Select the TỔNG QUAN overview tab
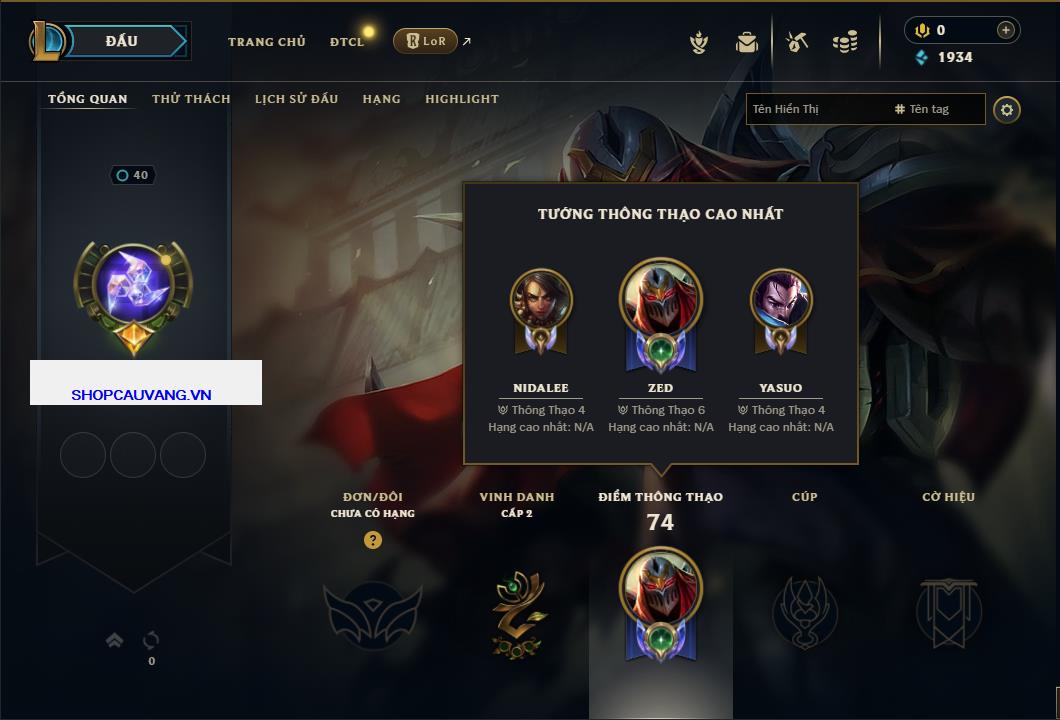This screenshot has width=1060, height=720. coord(88,99)
